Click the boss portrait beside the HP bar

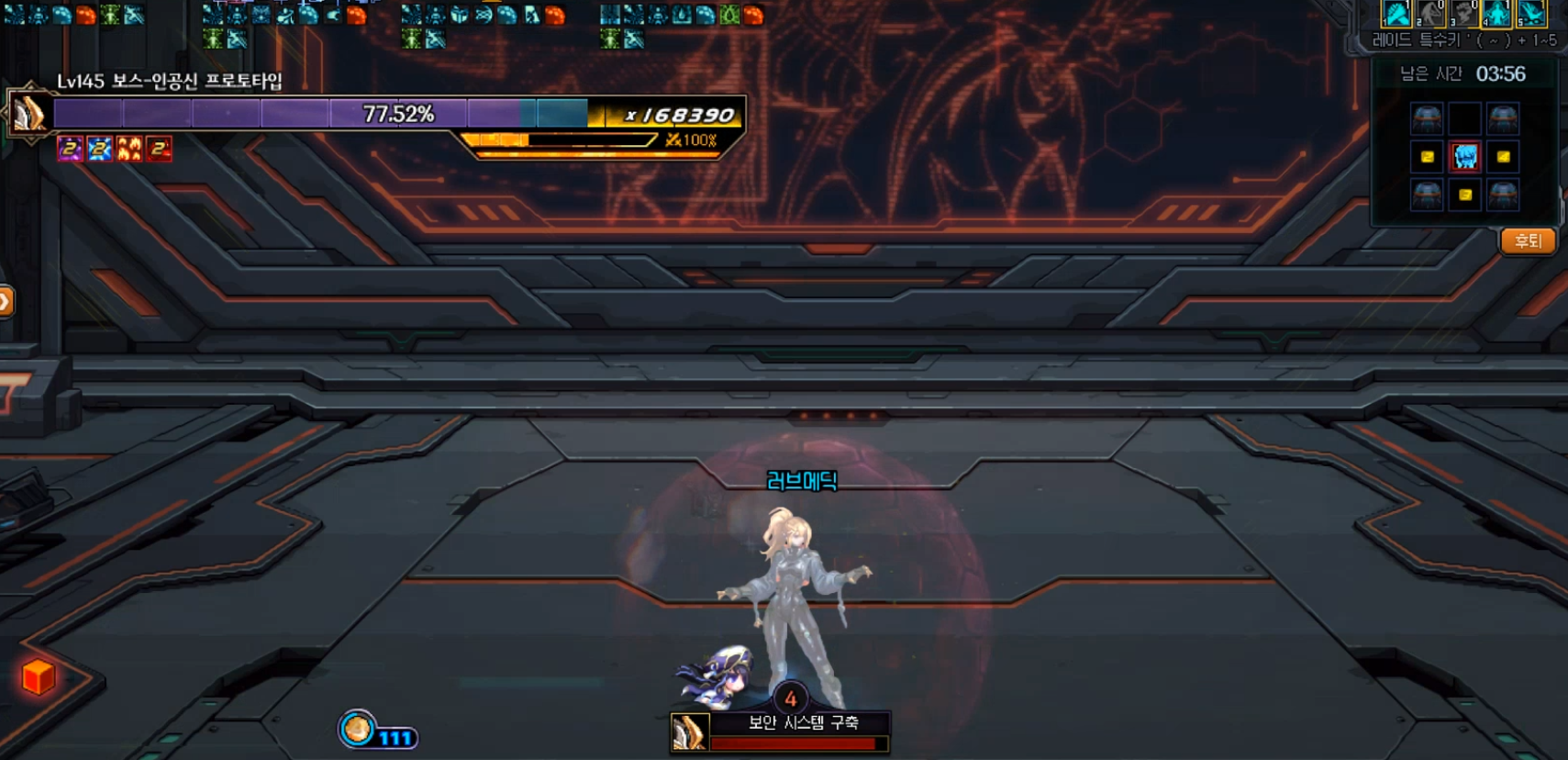point(29,115)
